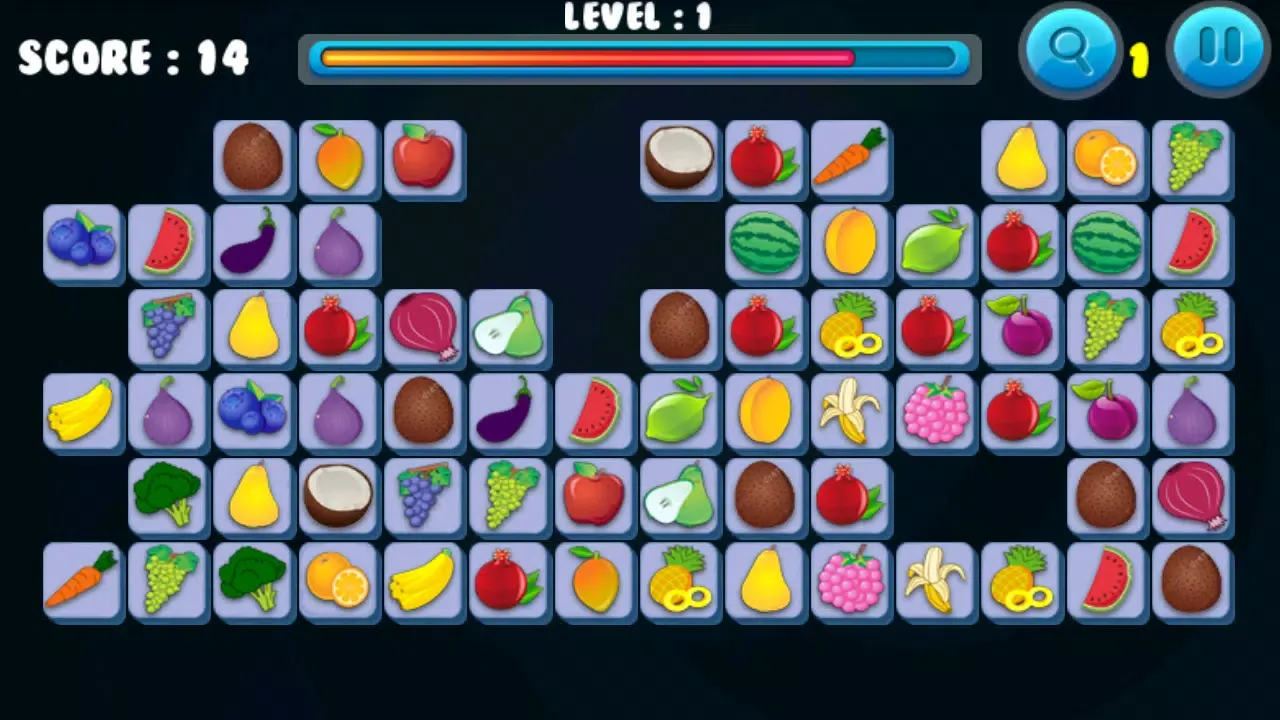This screenshot has height=720, width=1280.
Task: Choose the carrot tile next to the green grapes
Action: pyautogui.click(x=81, y=580)
